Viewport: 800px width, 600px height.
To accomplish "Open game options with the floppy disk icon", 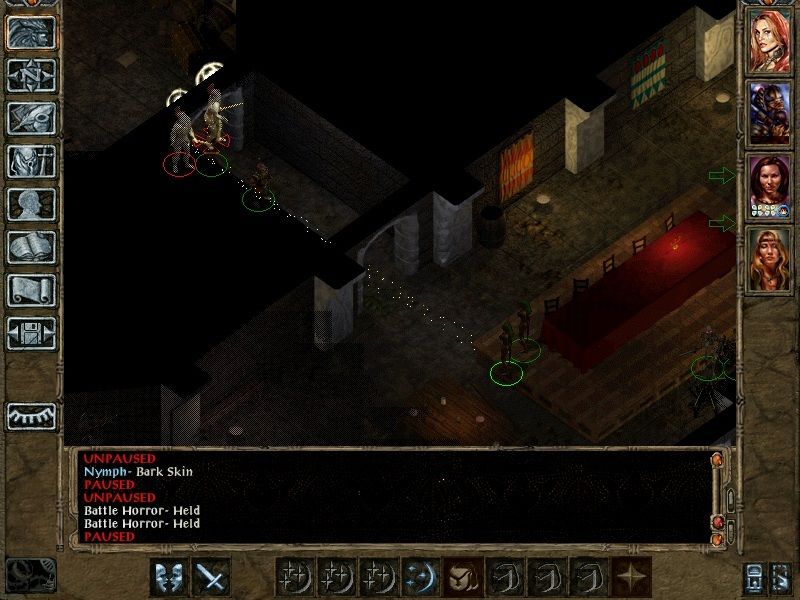I will [31, 333].
